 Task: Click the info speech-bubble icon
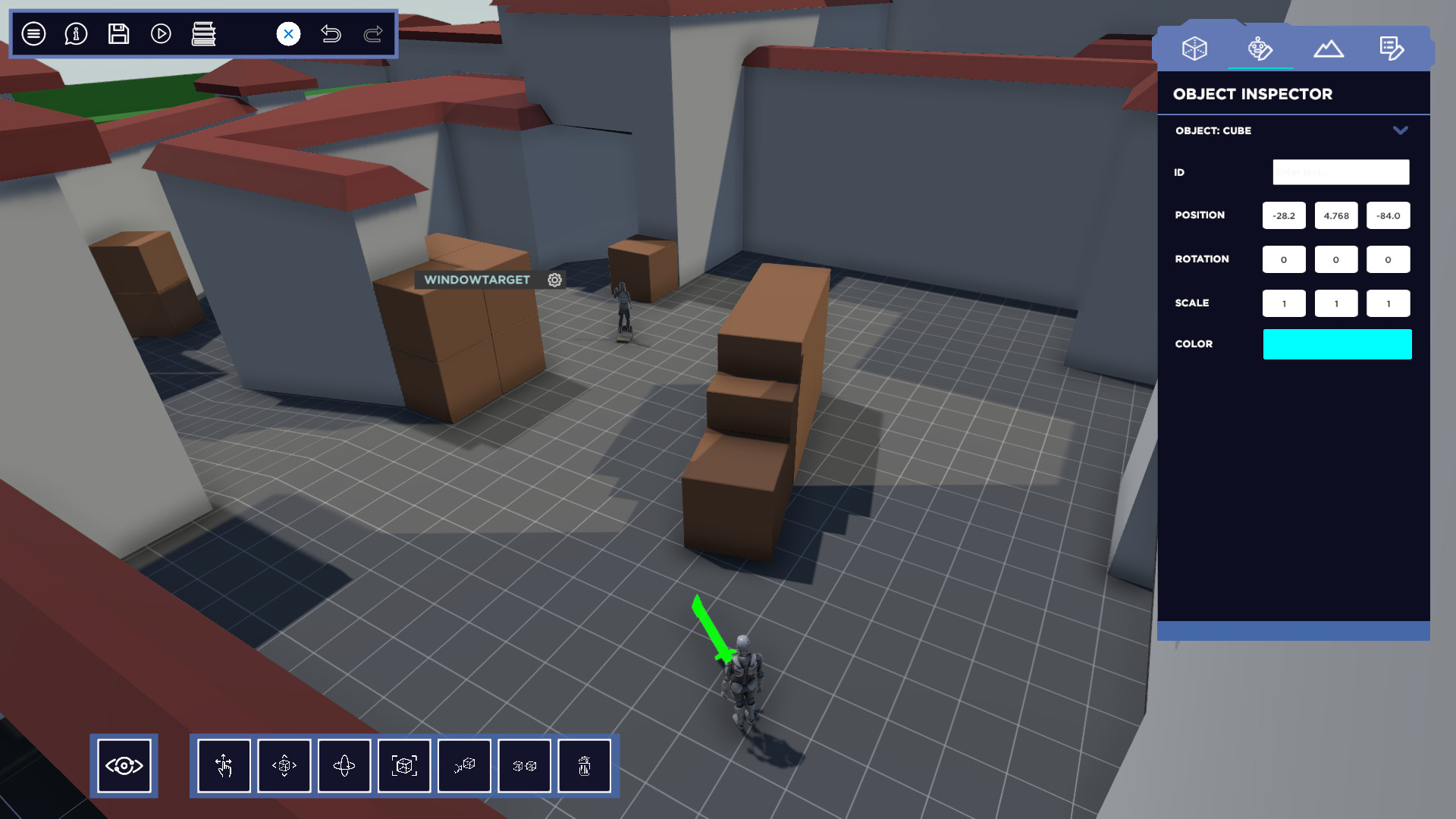click(75, 34)
